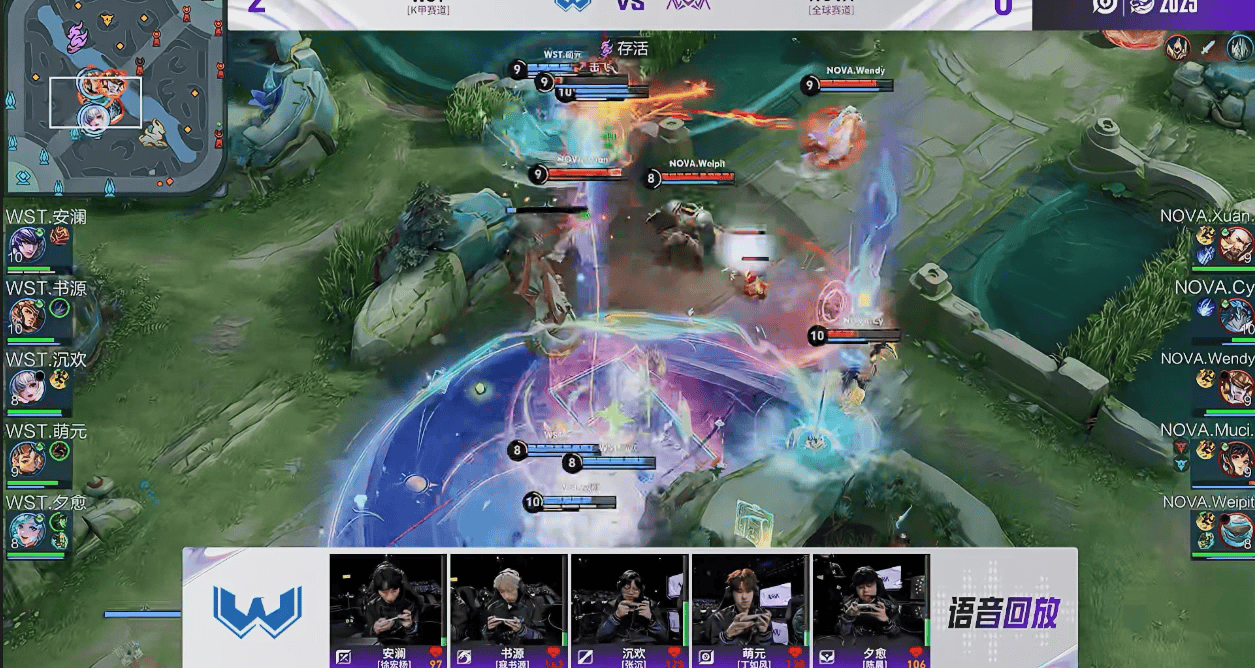Viewport: 1255px width, 668px height.
Task: Select WST.夕愈's hero portrait
Action: tap(24, 530)
